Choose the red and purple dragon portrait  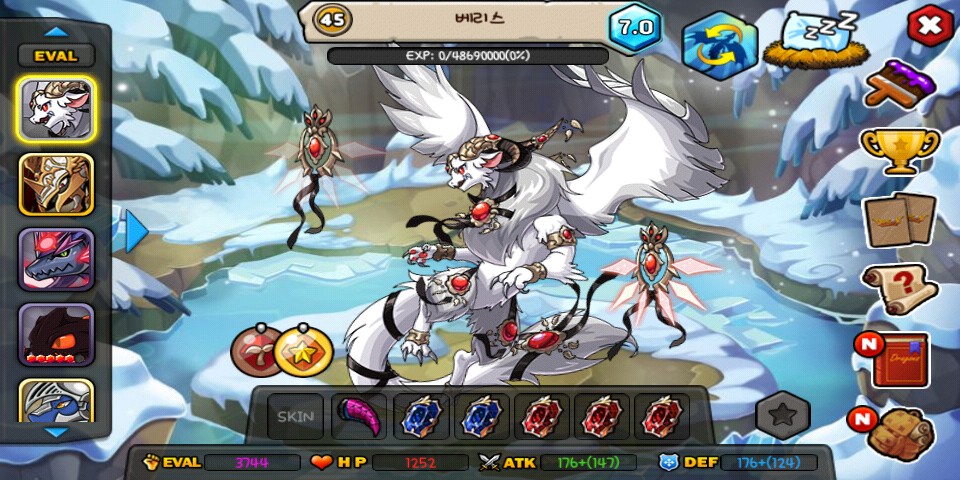click(x=56, y=259)
